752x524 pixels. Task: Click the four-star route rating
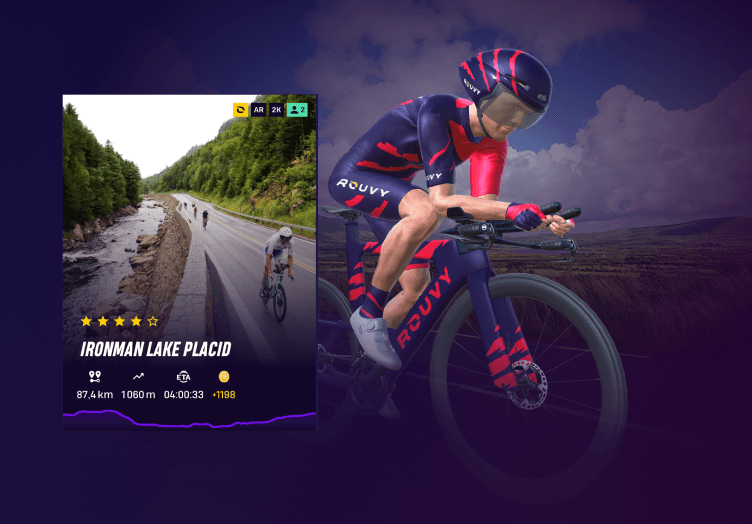[x=119, y=321]
